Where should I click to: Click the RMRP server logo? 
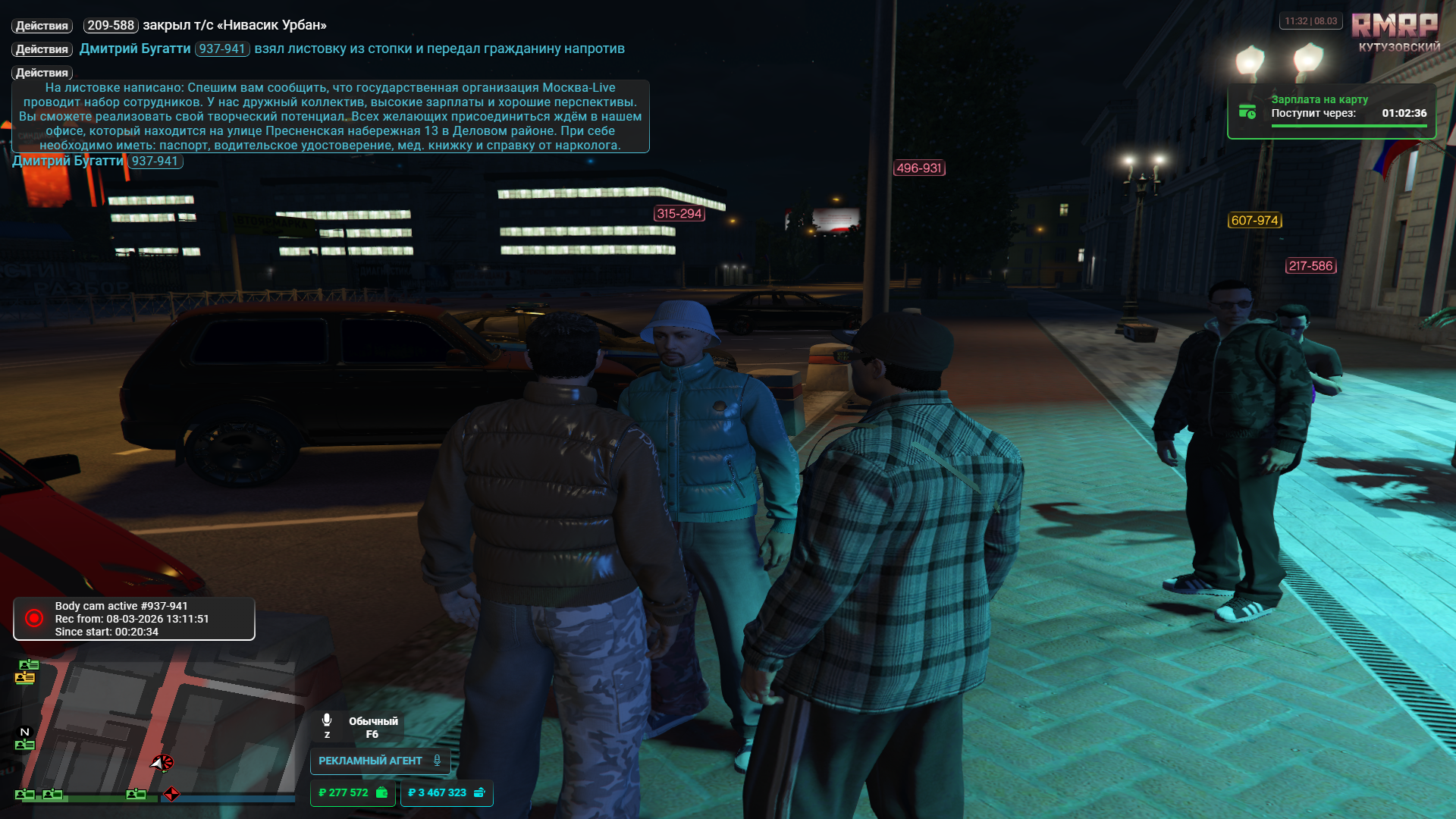[1395, 26]
